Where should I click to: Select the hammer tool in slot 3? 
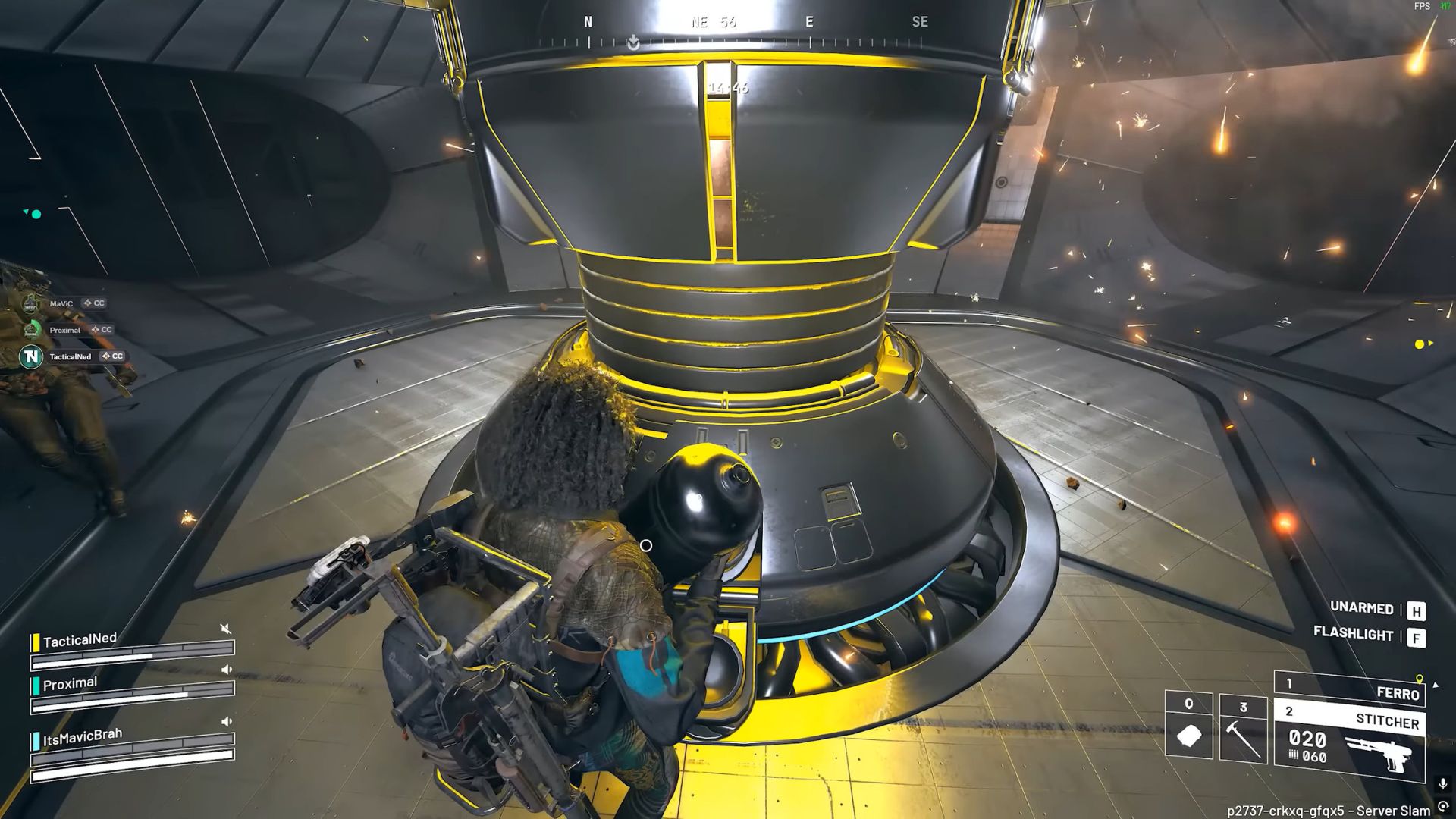[1243, 729]
